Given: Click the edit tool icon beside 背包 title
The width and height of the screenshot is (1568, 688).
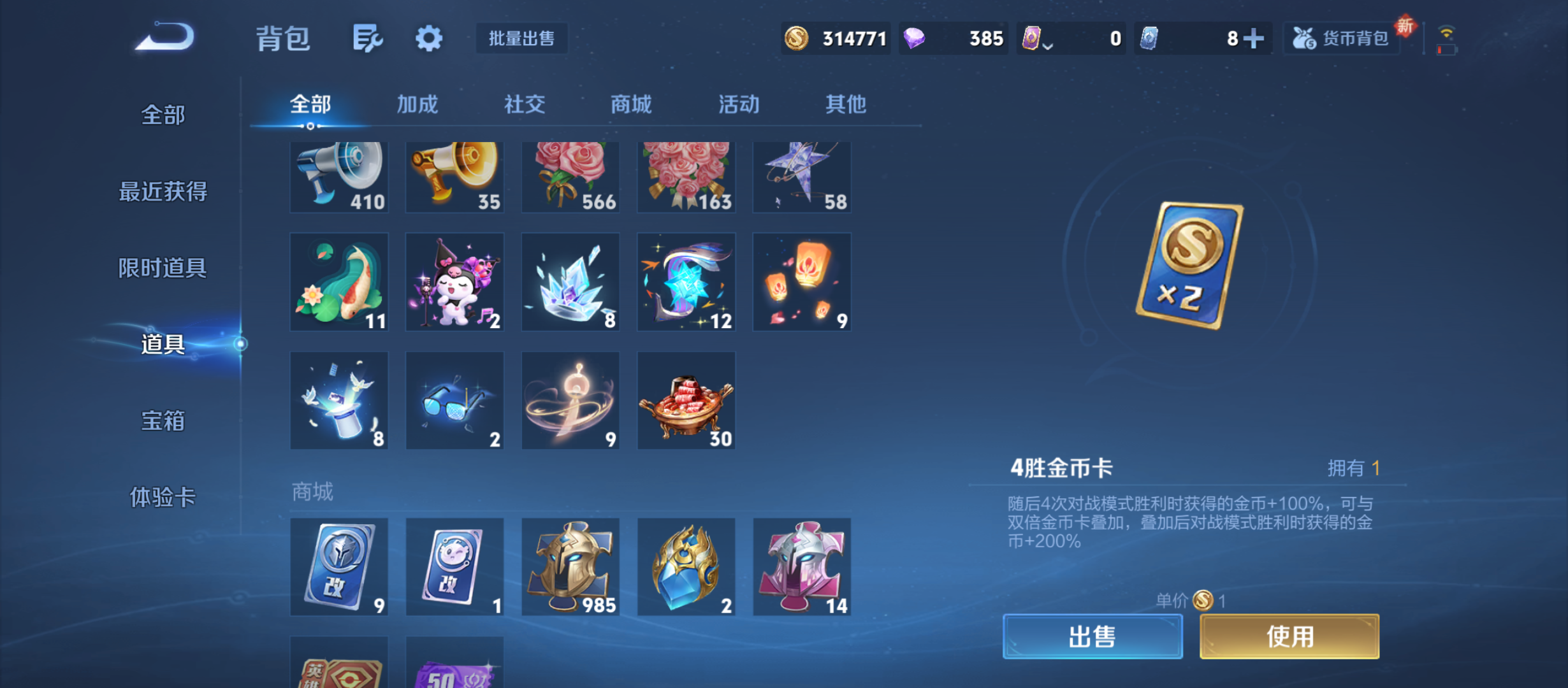Looking at the screenshot, I should [x=368, y=38].
